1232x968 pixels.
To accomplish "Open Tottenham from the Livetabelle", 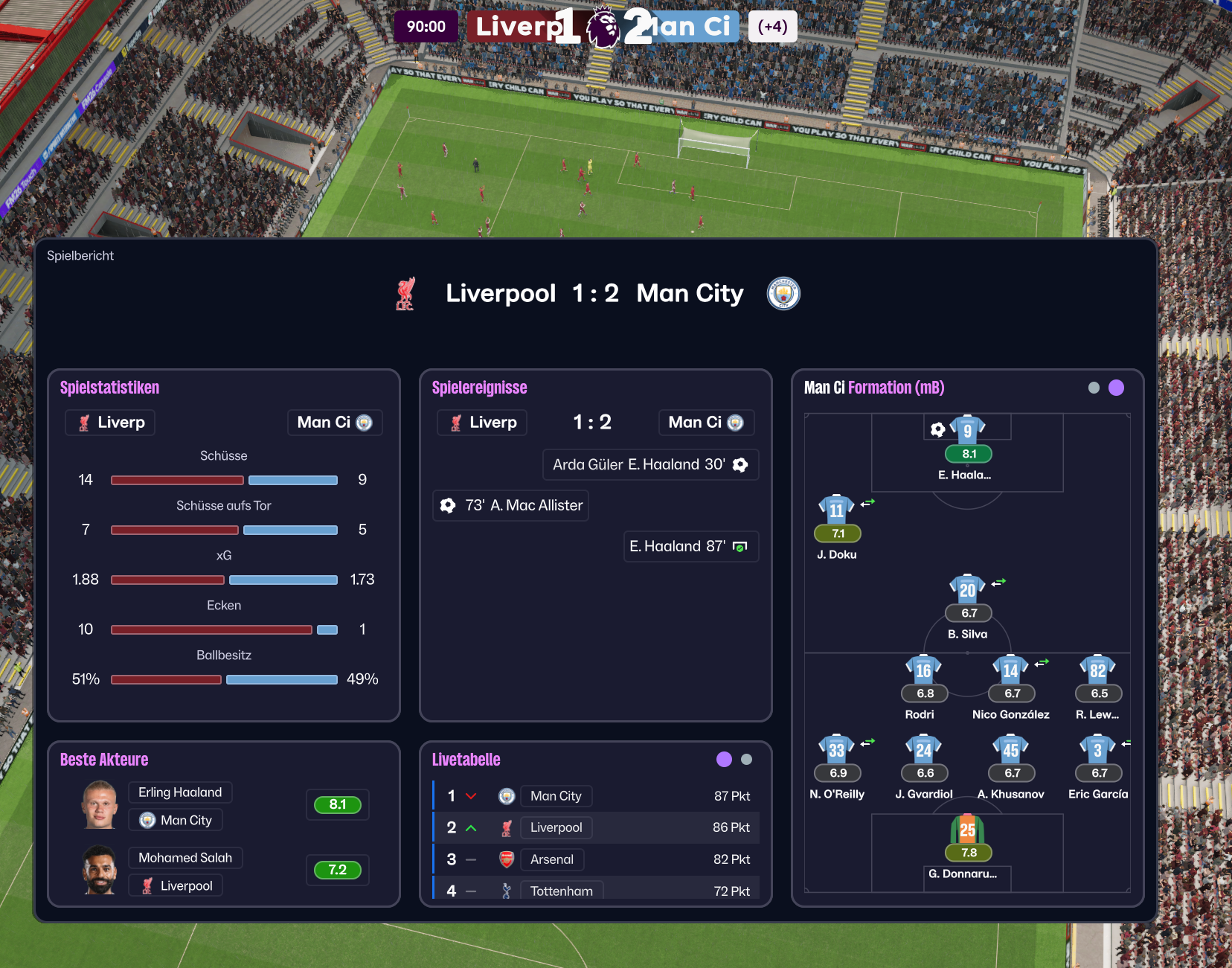I will point(561,891).
